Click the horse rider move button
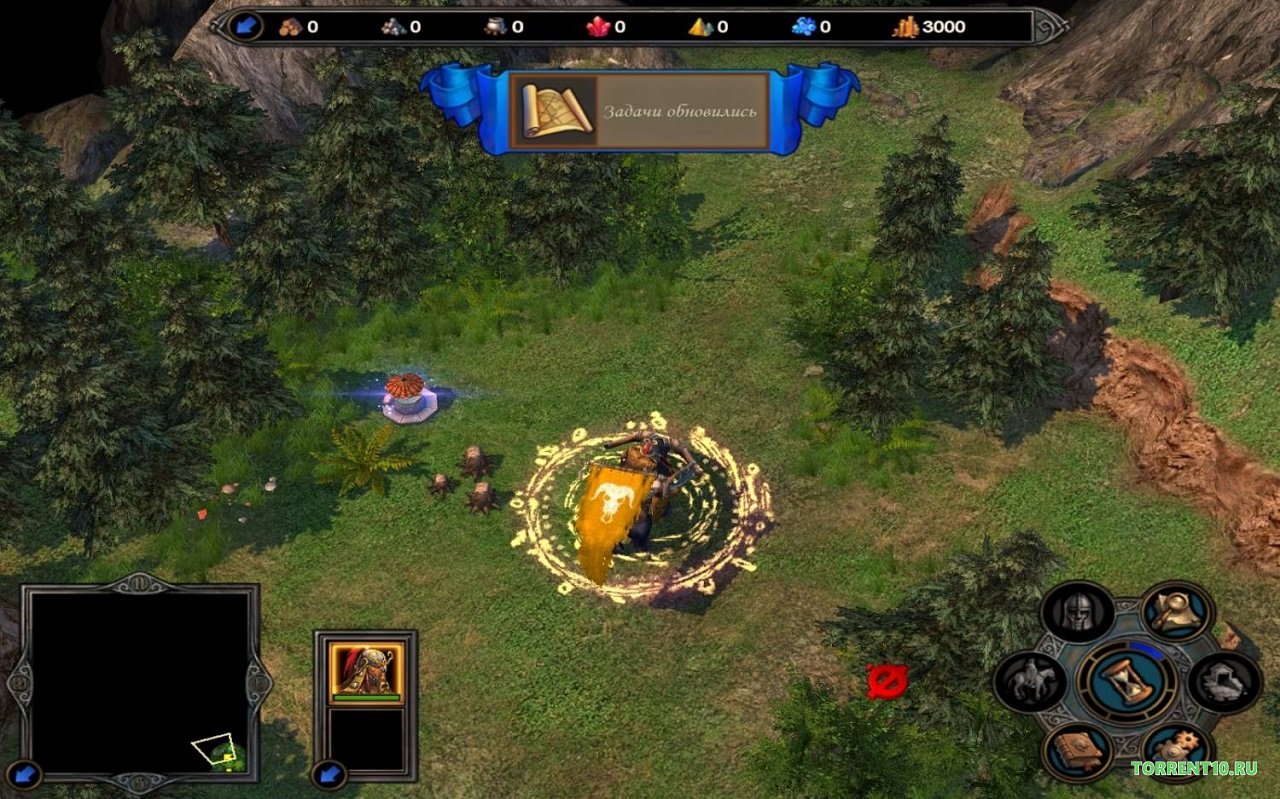The width and height of the screenshot is (1280, 799). point(1030,682)
